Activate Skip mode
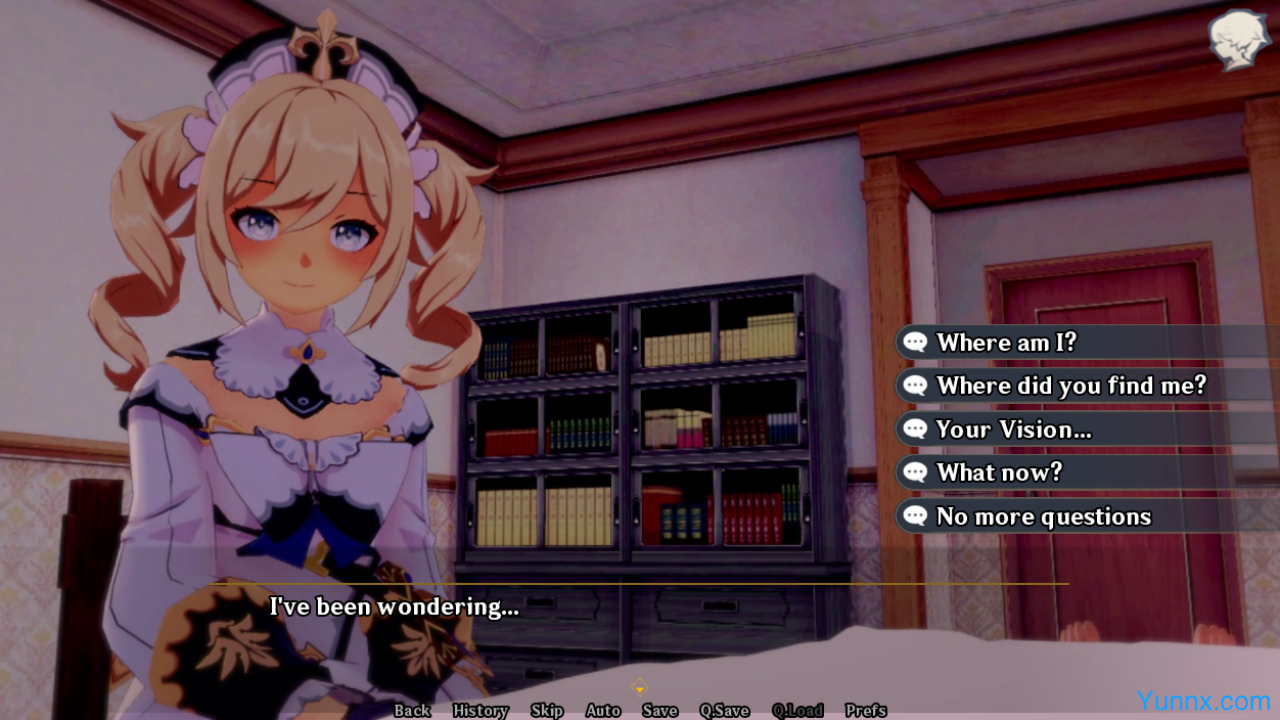 [x=547, y=711]
